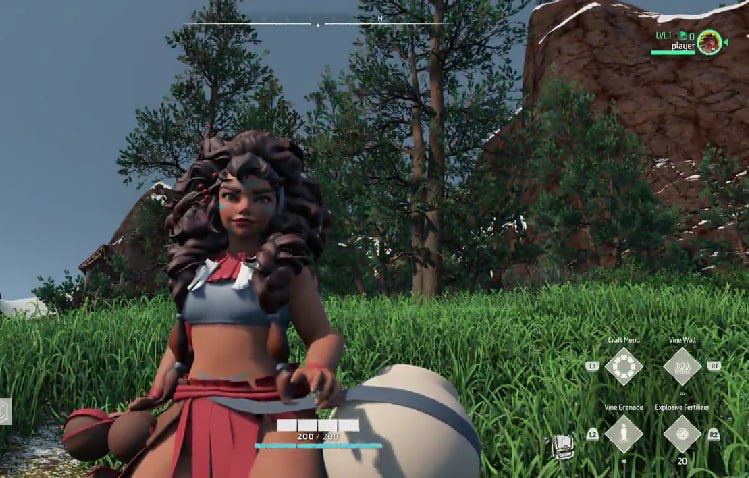Select the Vine Grenade ability
749x478 pixels.
click(x=624, y=433)
